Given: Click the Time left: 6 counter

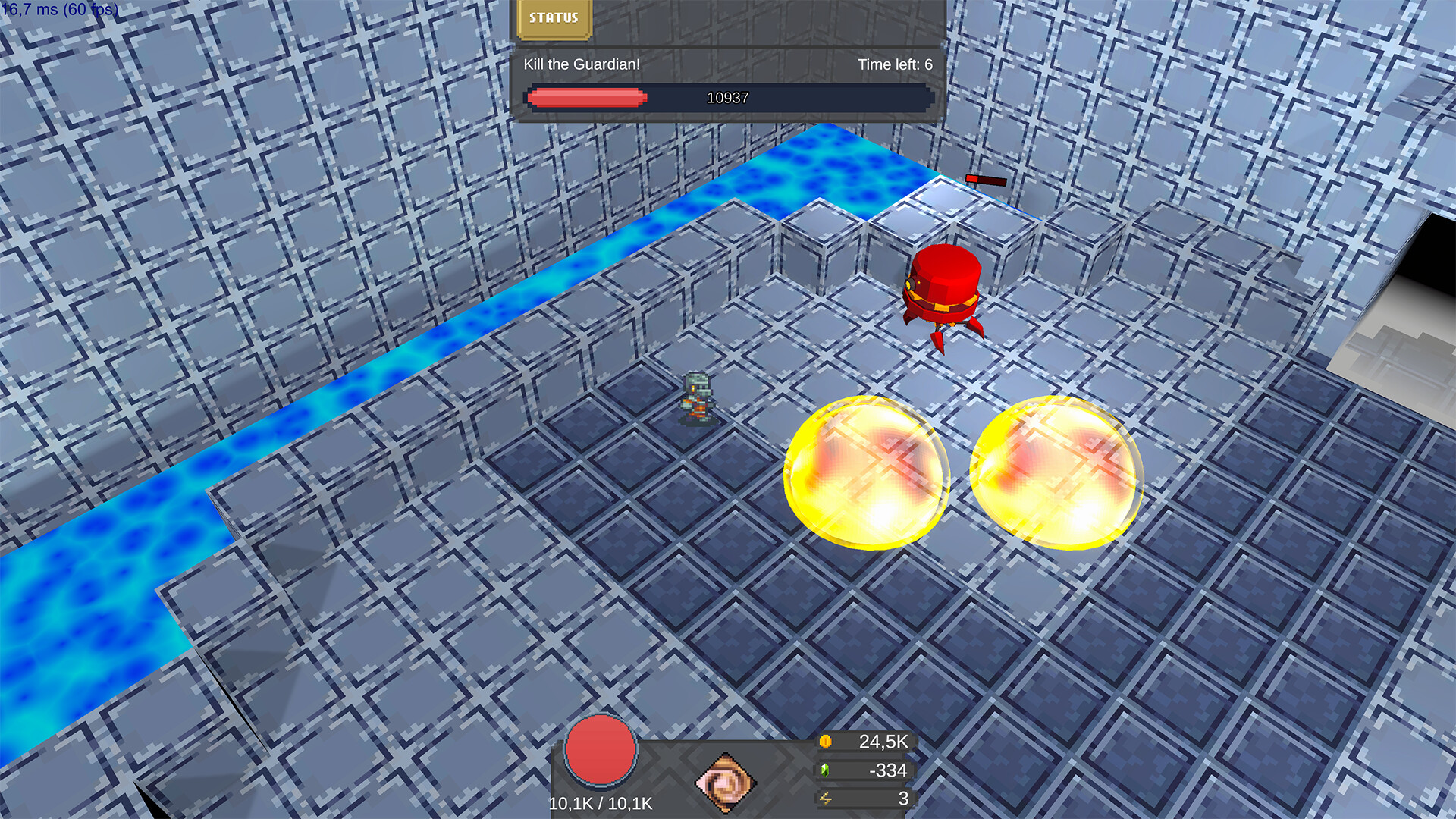Looking at the screenshot, I should [893, 65].
